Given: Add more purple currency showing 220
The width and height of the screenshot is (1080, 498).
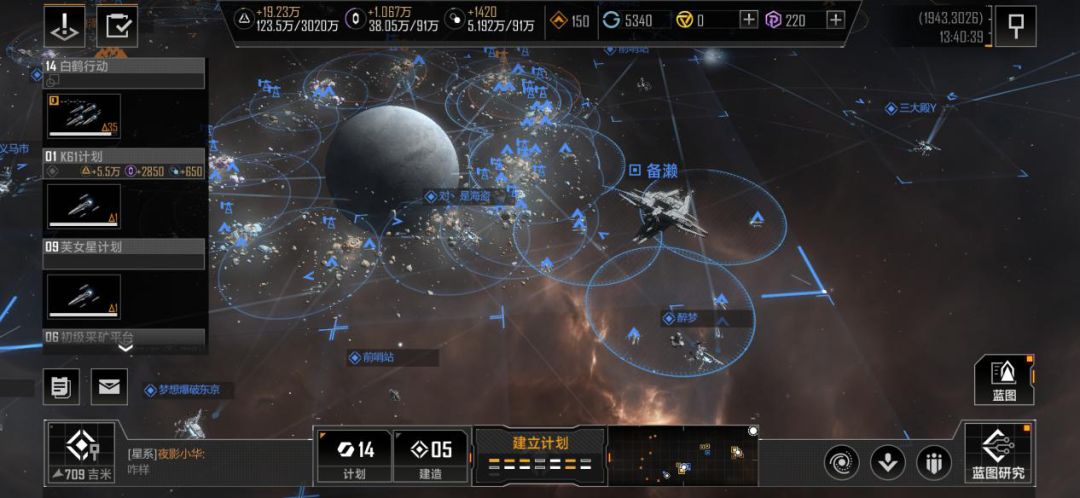Looking at the screenshot, I should point(836,20).
